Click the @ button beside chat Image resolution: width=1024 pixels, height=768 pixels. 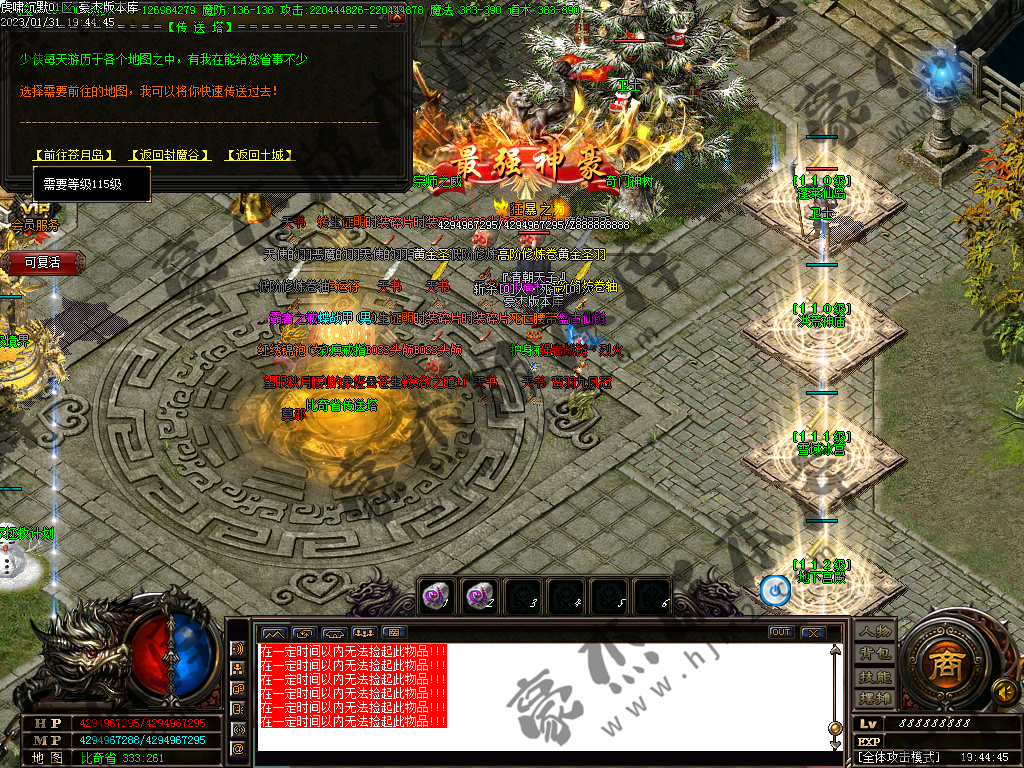238,748
